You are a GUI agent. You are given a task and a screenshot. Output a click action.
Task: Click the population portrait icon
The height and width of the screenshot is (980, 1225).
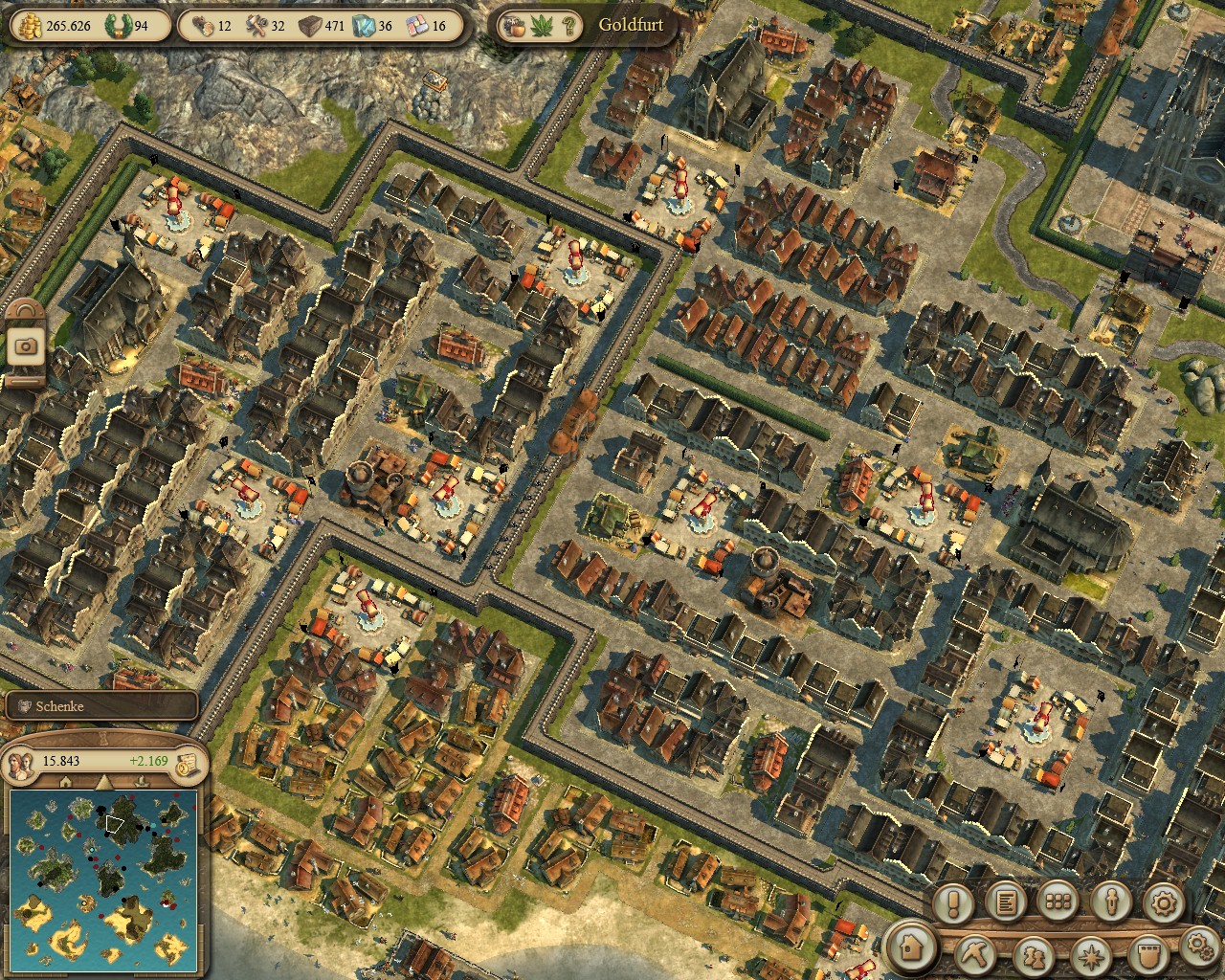click(21, 762)
